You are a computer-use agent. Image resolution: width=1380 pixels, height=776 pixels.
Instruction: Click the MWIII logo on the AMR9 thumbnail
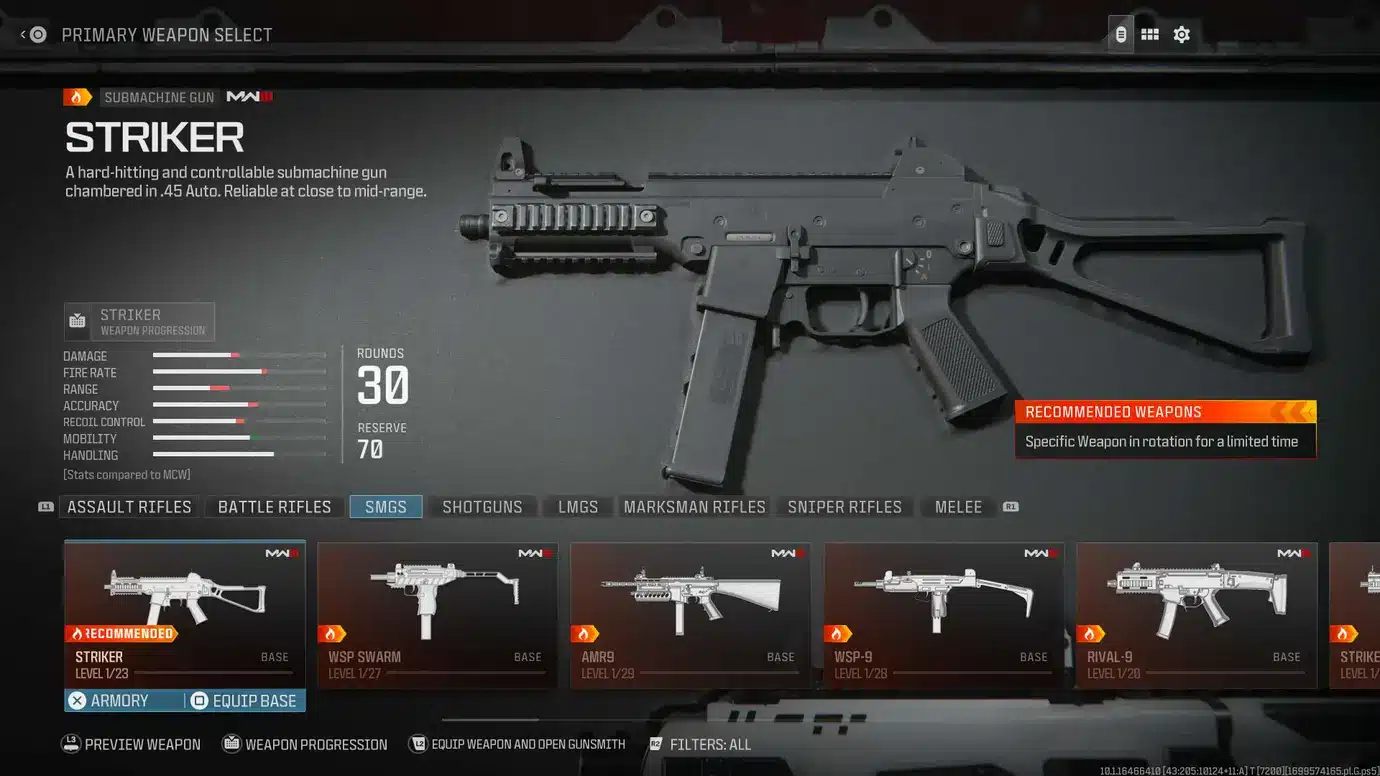(x=789, y=551)
